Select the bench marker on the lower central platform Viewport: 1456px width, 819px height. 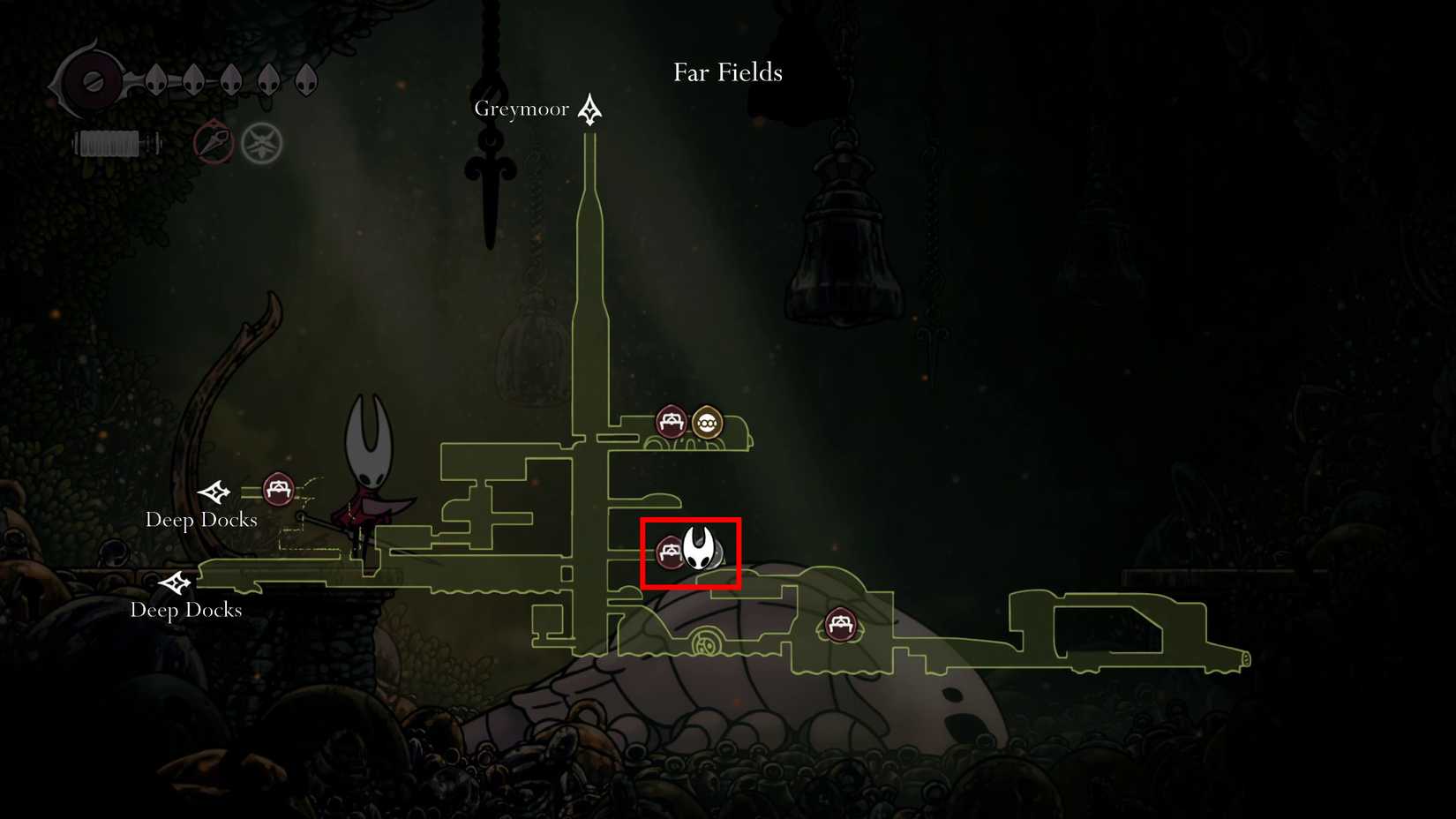pos(840,624)
